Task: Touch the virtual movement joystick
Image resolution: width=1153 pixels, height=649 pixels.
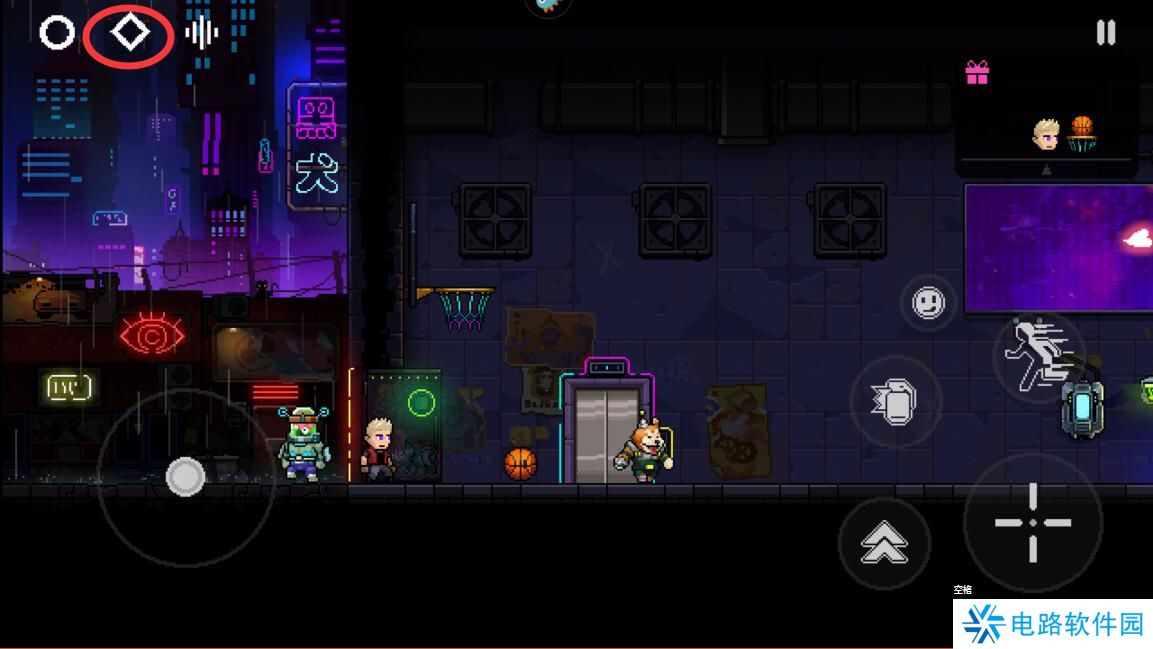Action: (x=185, y=477)
